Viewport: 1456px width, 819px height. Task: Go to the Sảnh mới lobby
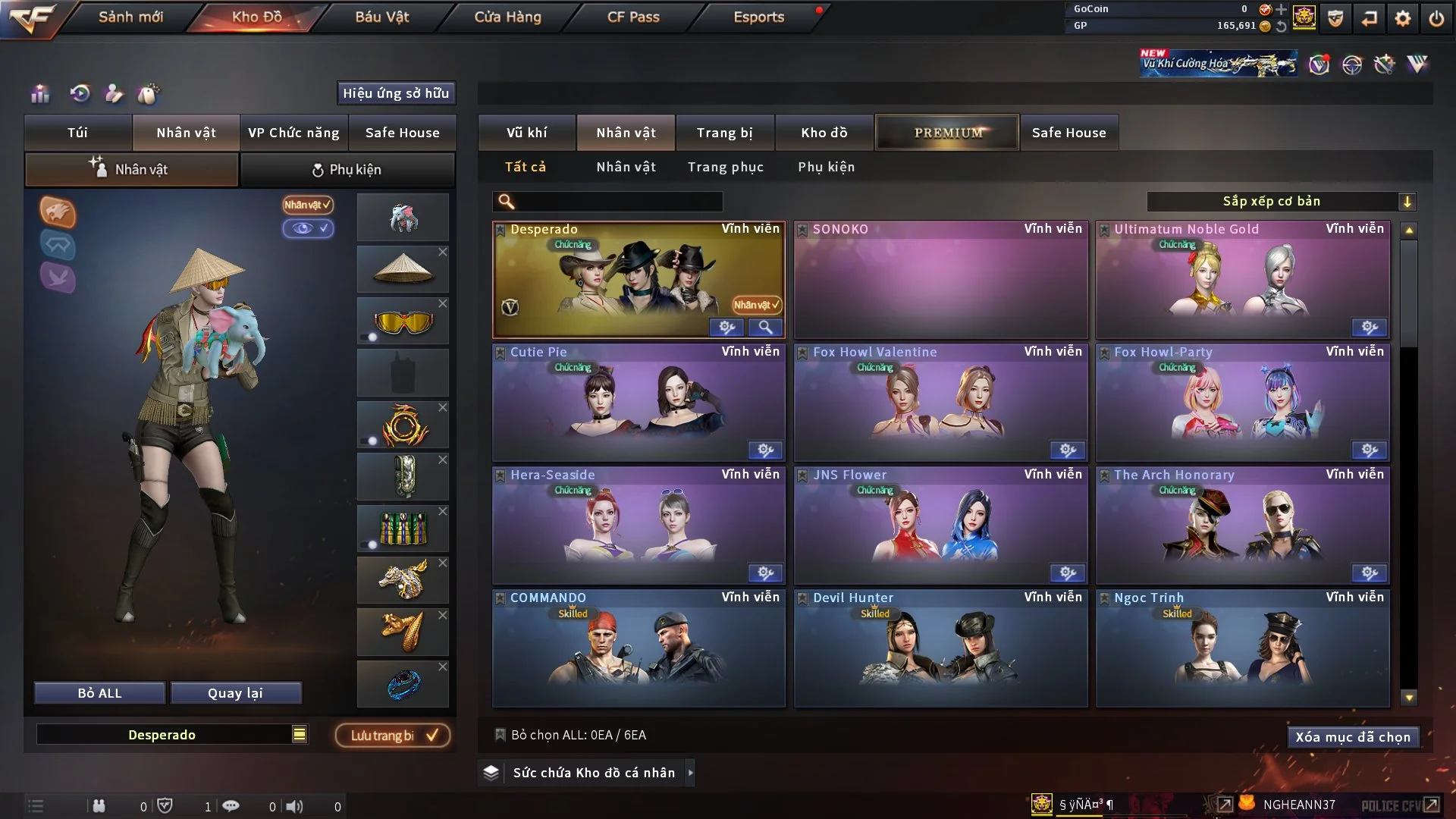click(x=130, y=17)
